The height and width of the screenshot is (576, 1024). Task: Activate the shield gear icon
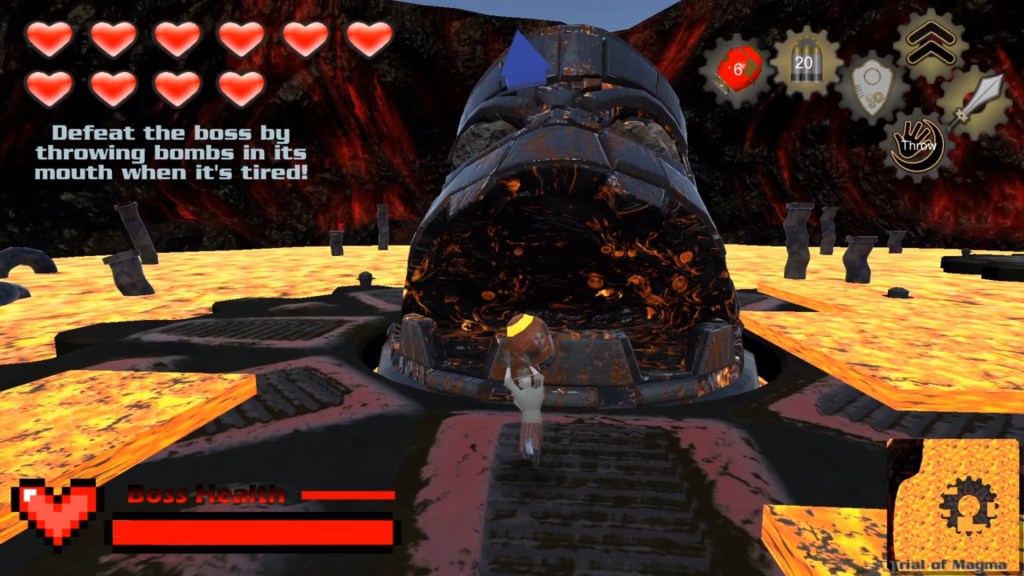872,89
